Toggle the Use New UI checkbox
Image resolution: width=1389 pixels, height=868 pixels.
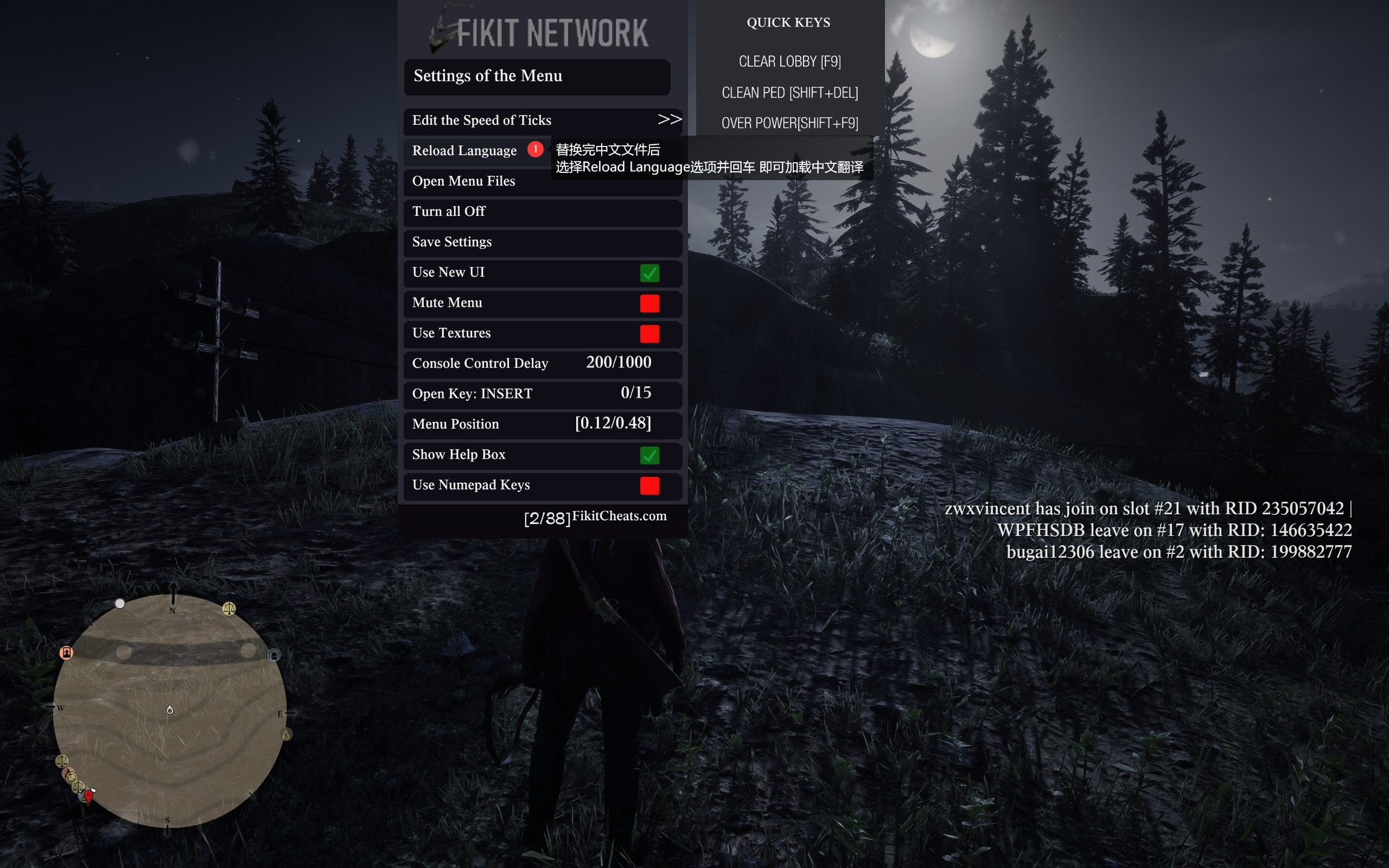649,273
